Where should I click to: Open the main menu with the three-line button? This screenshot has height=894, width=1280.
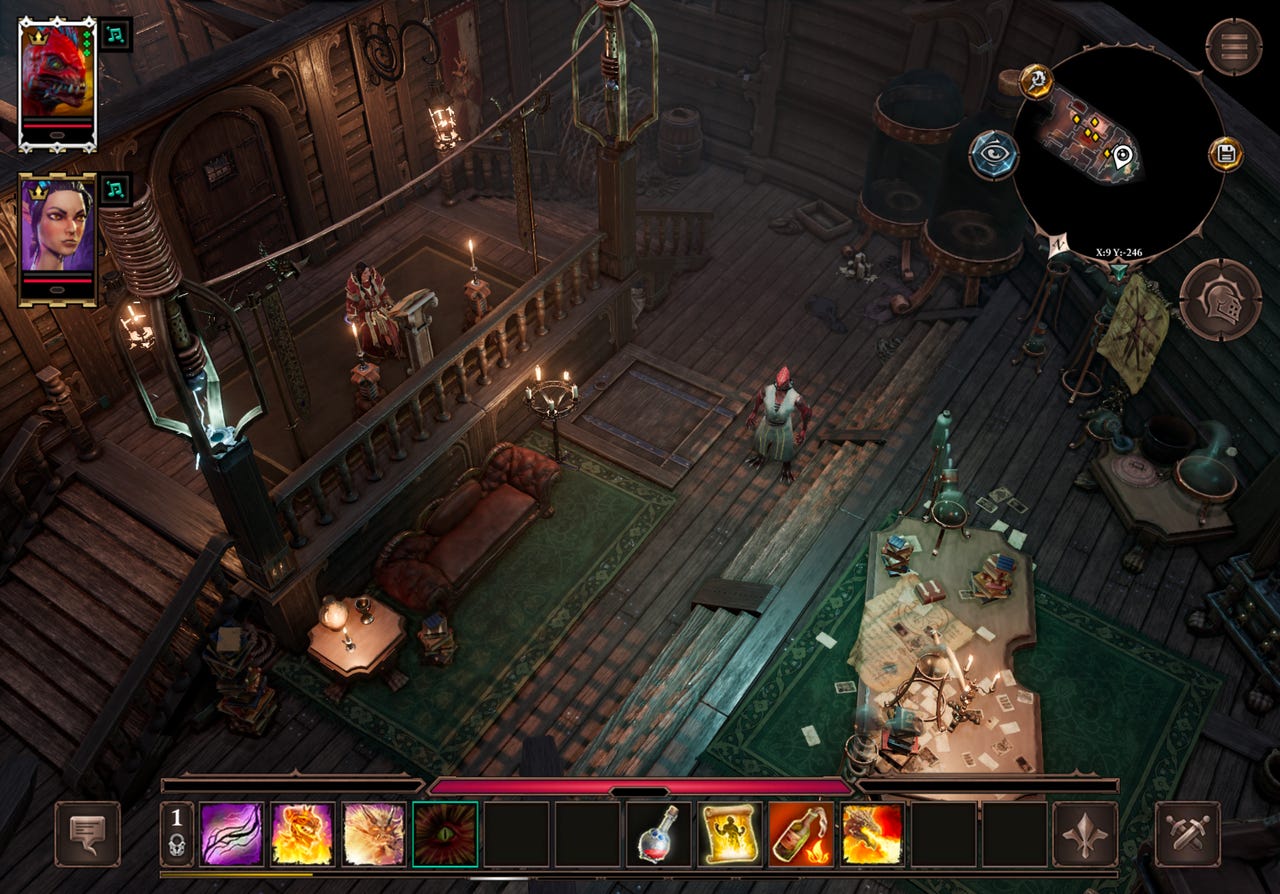(x=1232, y=46)
